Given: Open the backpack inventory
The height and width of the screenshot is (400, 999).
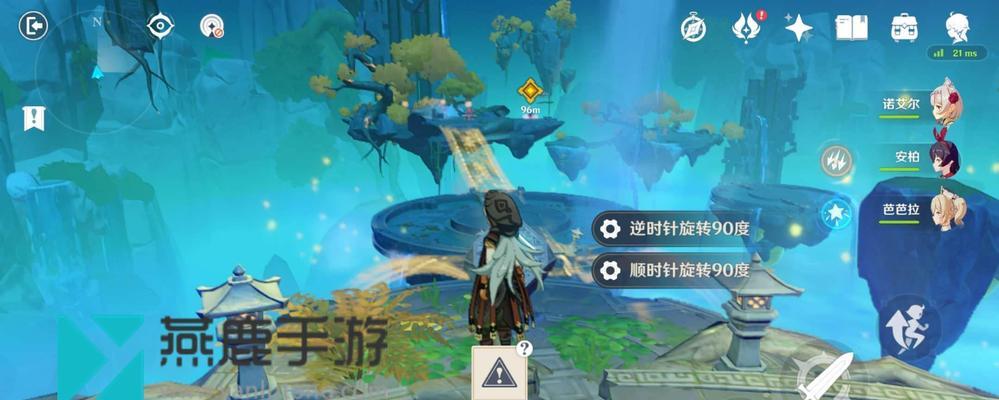Looking at the screenshot, I should [904, 28].
